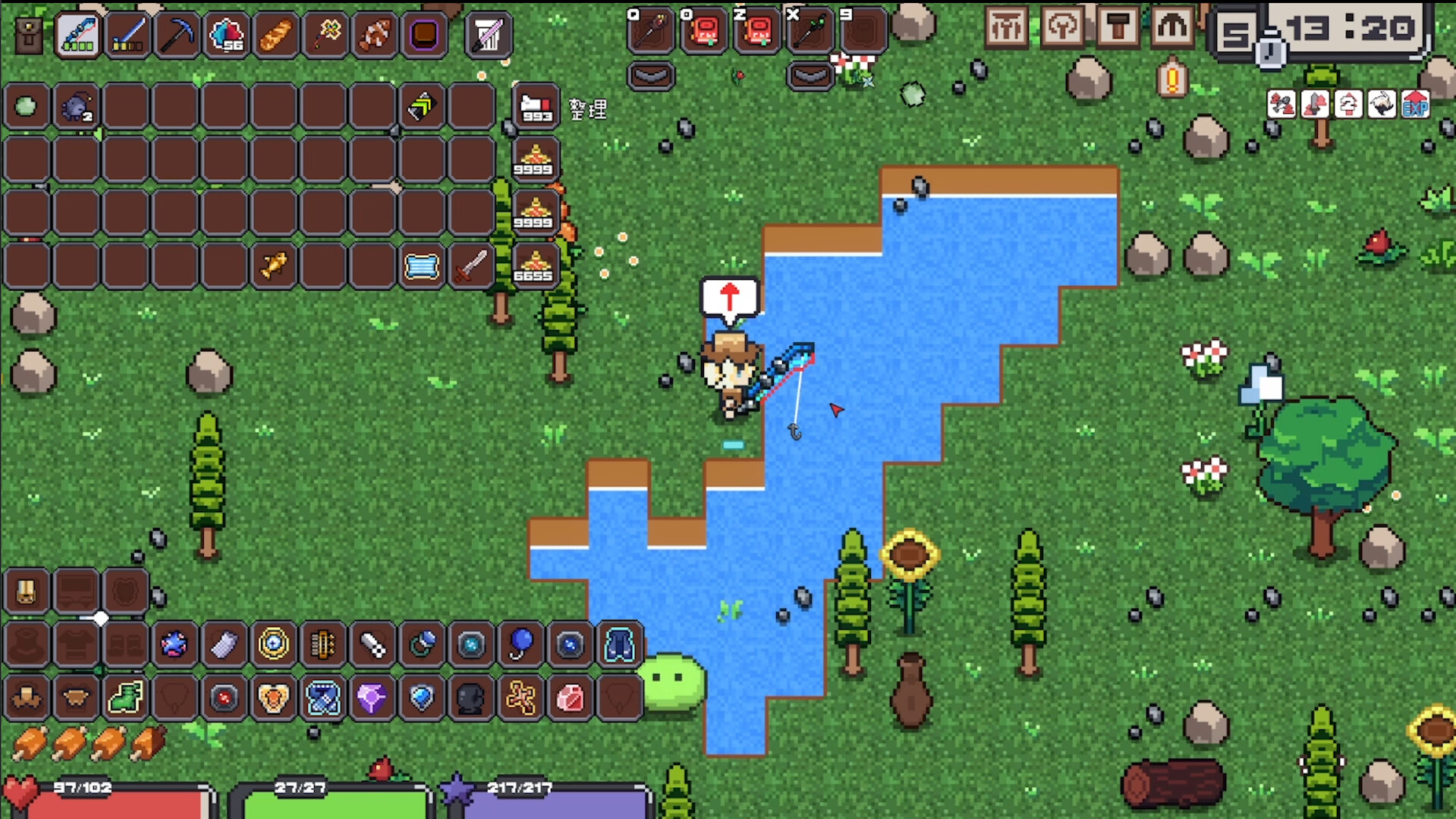Click the trash can discard slot
Image resolution: width=1456 pixels, height=819 pixels.
pos(488,34)
